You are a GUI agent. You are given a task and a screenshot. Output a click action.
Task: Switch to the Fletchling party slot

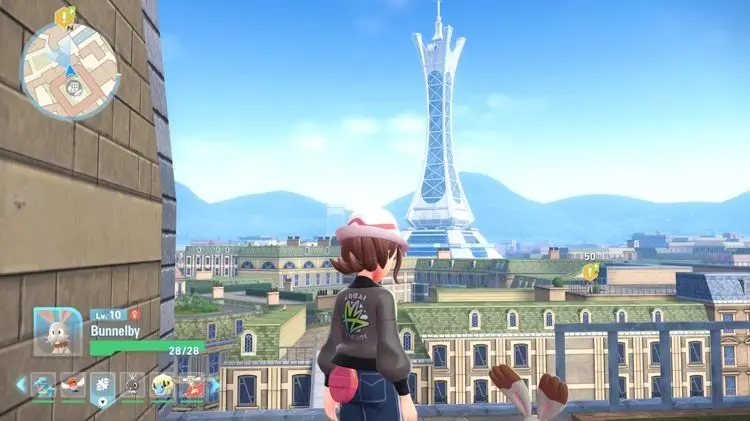73,386
